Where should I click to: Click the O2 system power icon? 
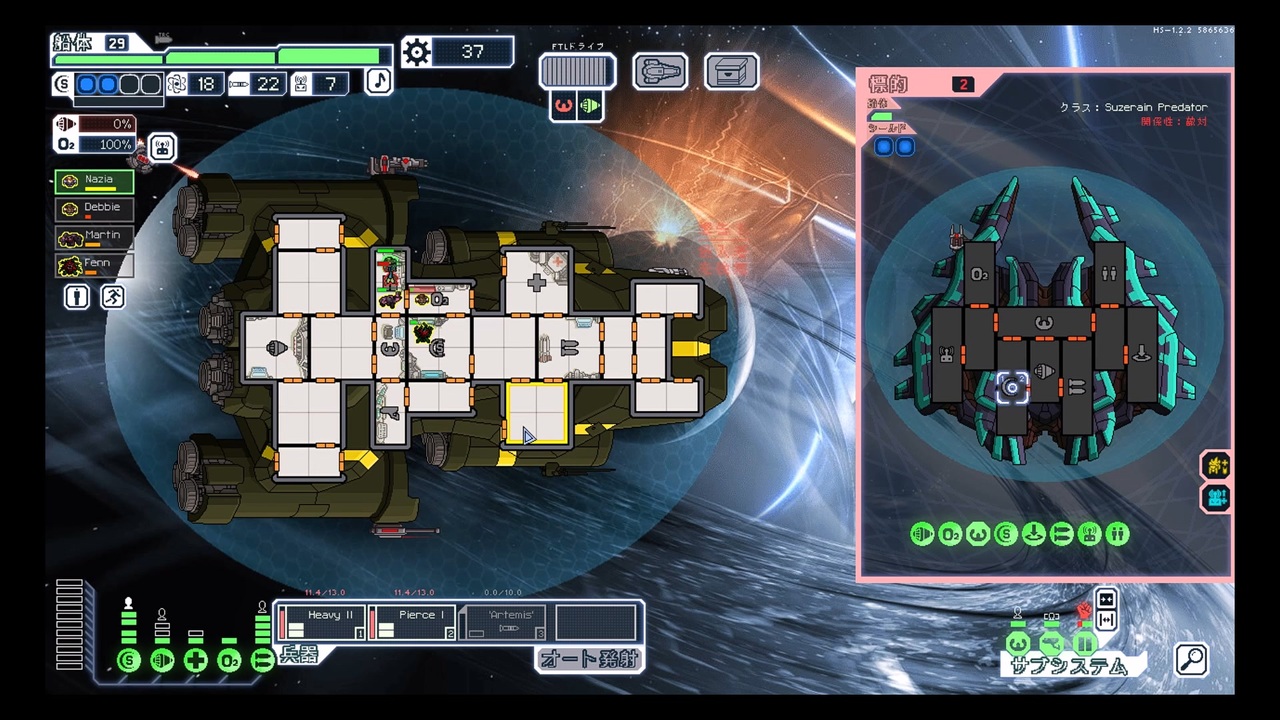[229, 661]
